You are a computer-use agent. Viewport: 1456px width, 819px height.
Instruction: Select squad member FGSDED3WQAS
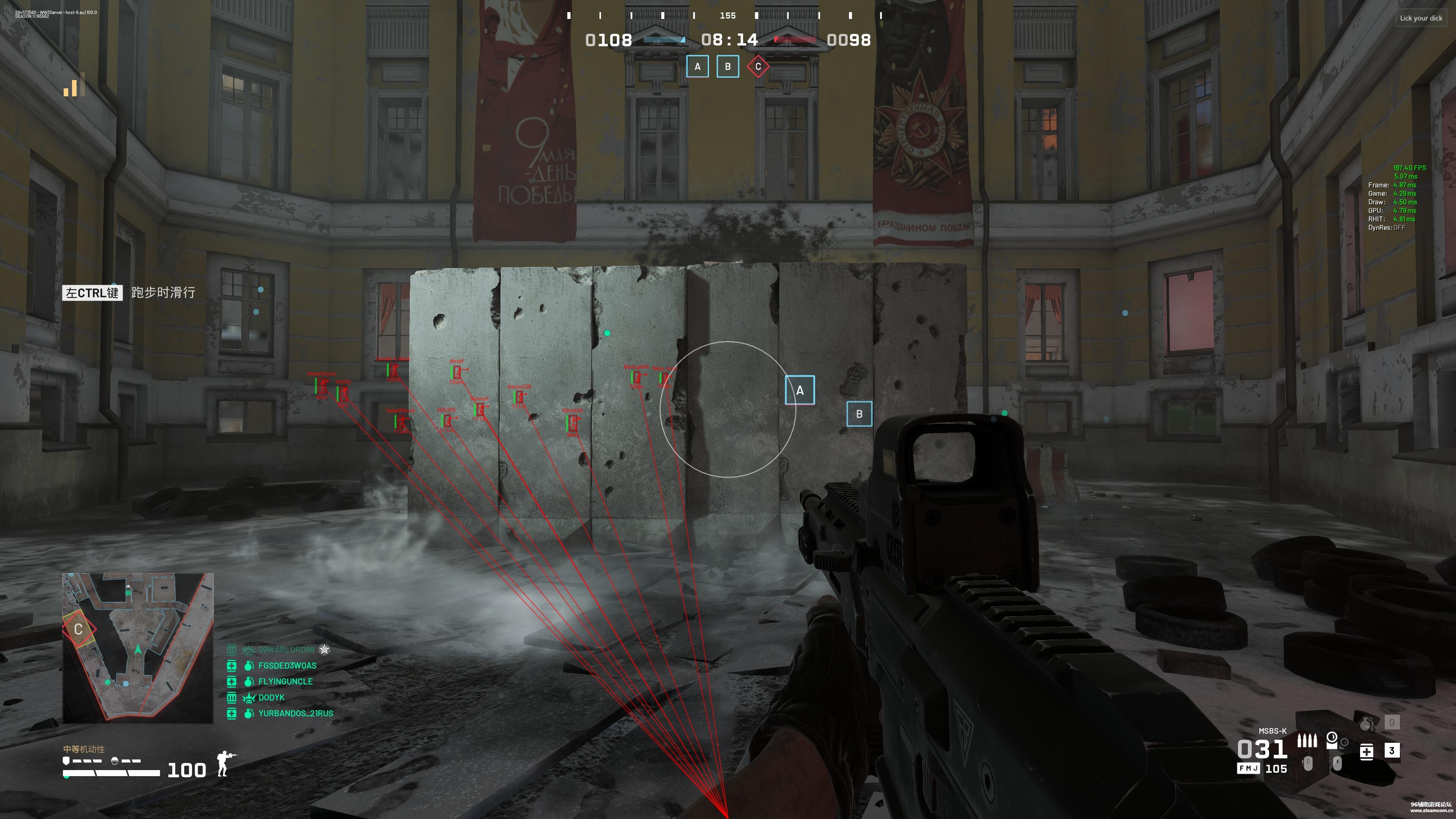(x=287, y=665)
